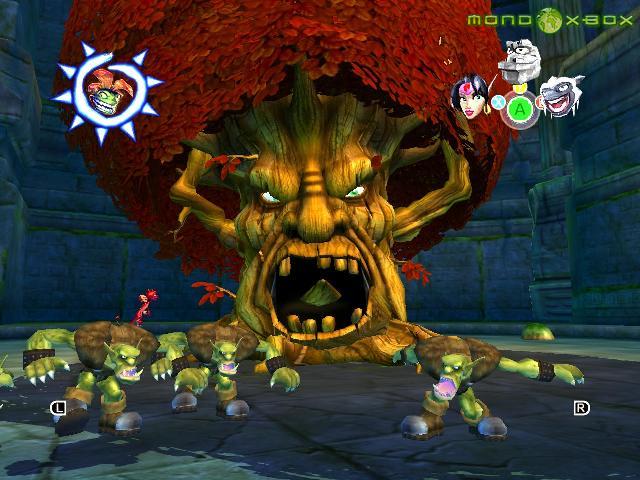Select the dark-haired woman character portrait
The image size is (640, 480).
tap(471, 97)
